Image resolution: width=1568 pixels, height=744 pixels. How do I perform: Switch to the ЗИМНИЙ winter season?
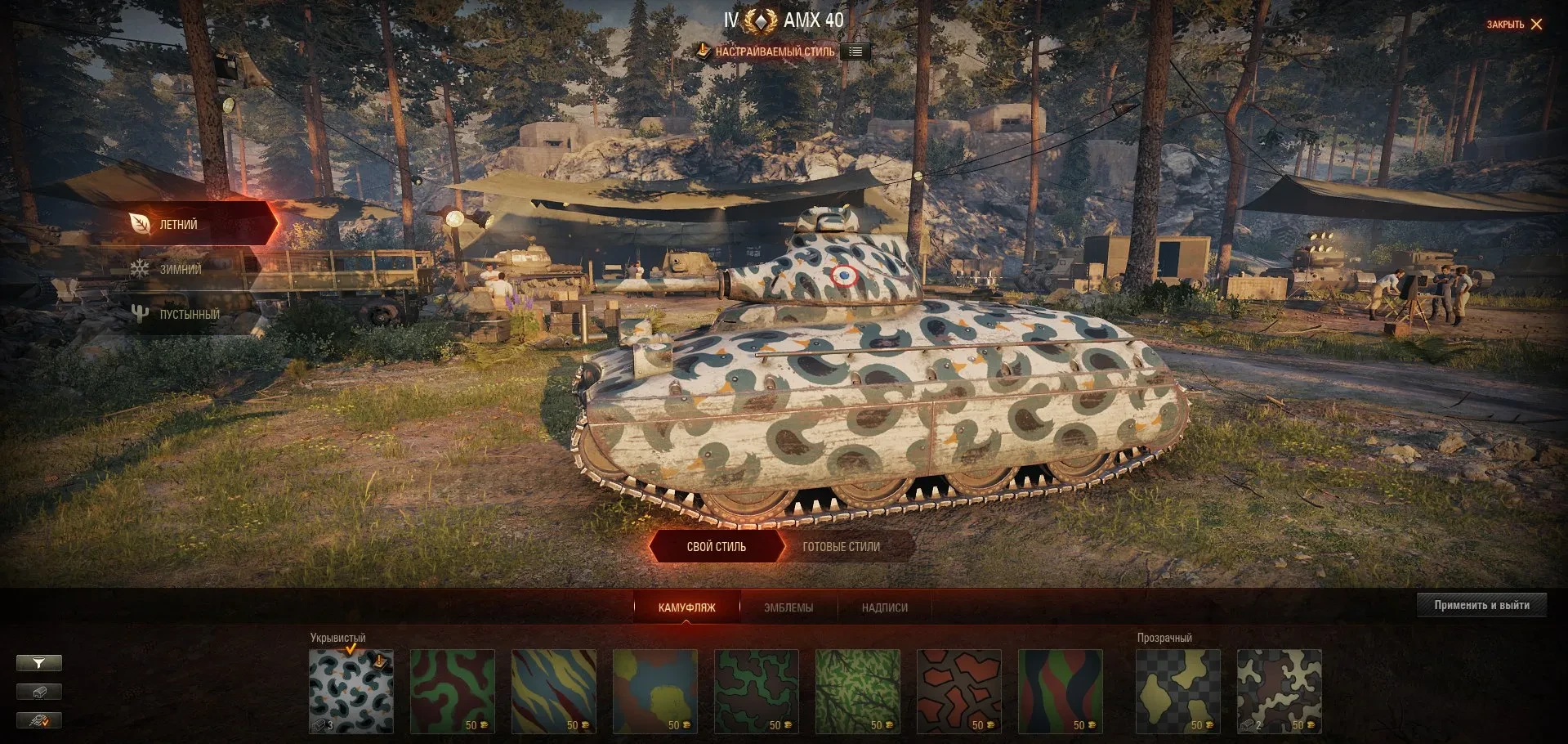(x=180, y=269)
